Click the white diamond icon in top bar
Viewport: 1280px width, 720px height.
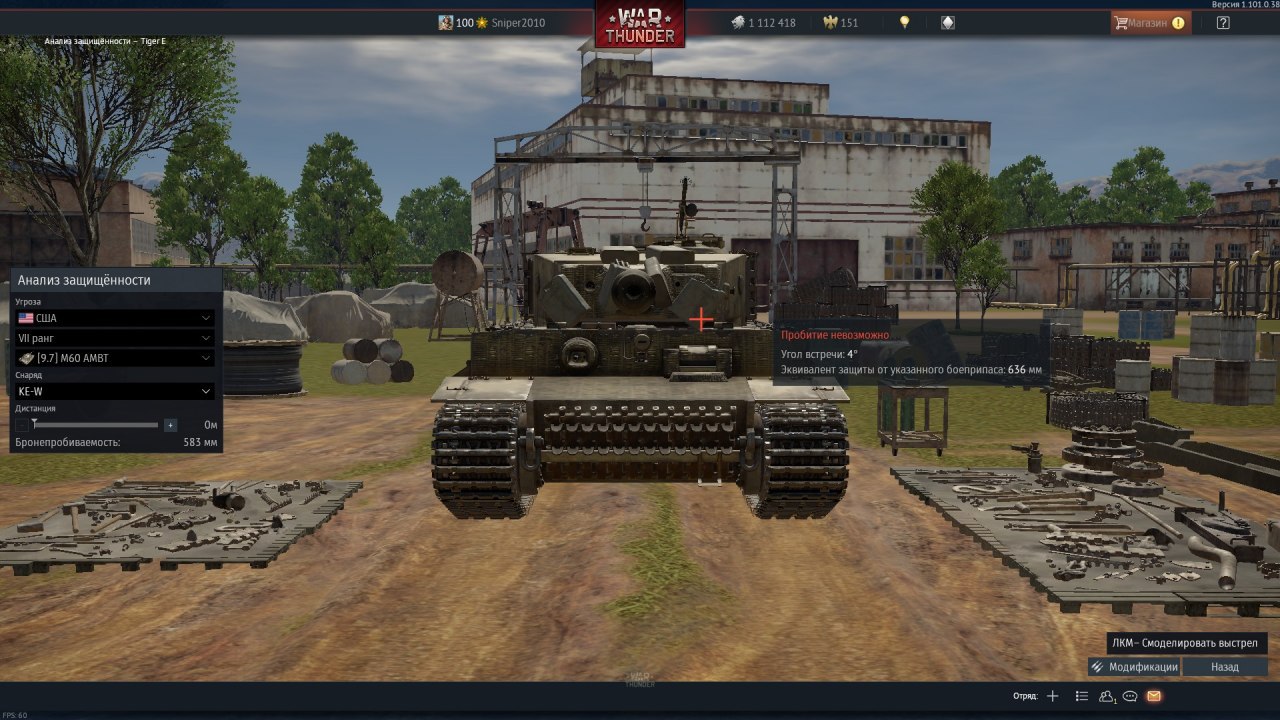tap(948, 22)
